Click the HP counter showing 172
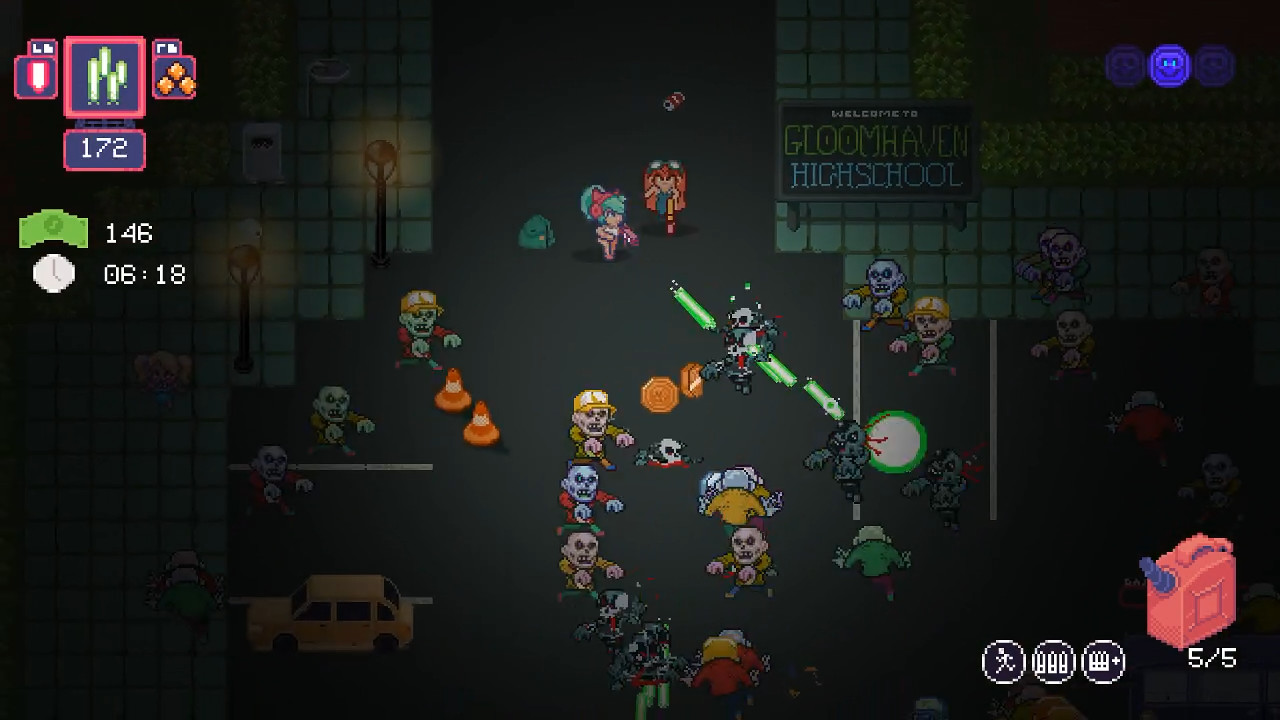 coord(104,150)
